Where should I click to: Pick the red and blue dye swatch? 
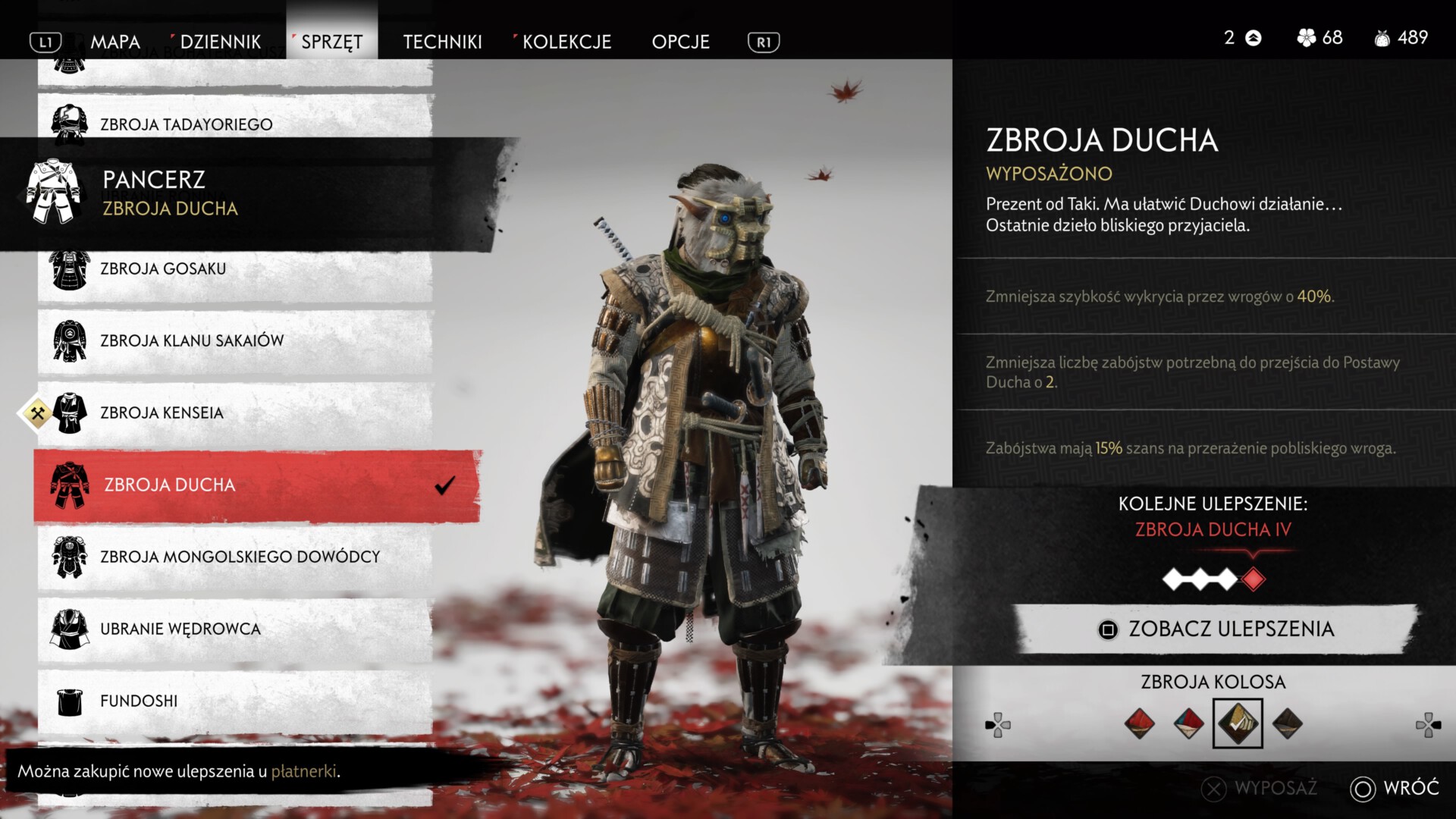(1188, 723)
